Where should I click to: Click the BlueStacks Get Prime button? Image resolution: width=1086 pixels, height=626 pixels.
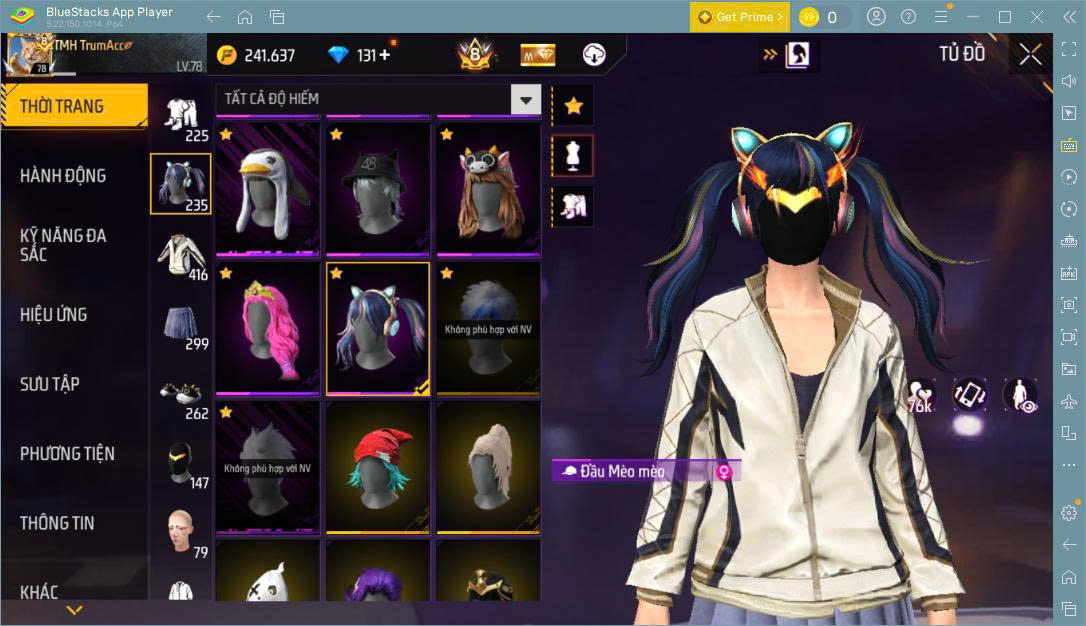pyautogui.click(x=739, y=17)
